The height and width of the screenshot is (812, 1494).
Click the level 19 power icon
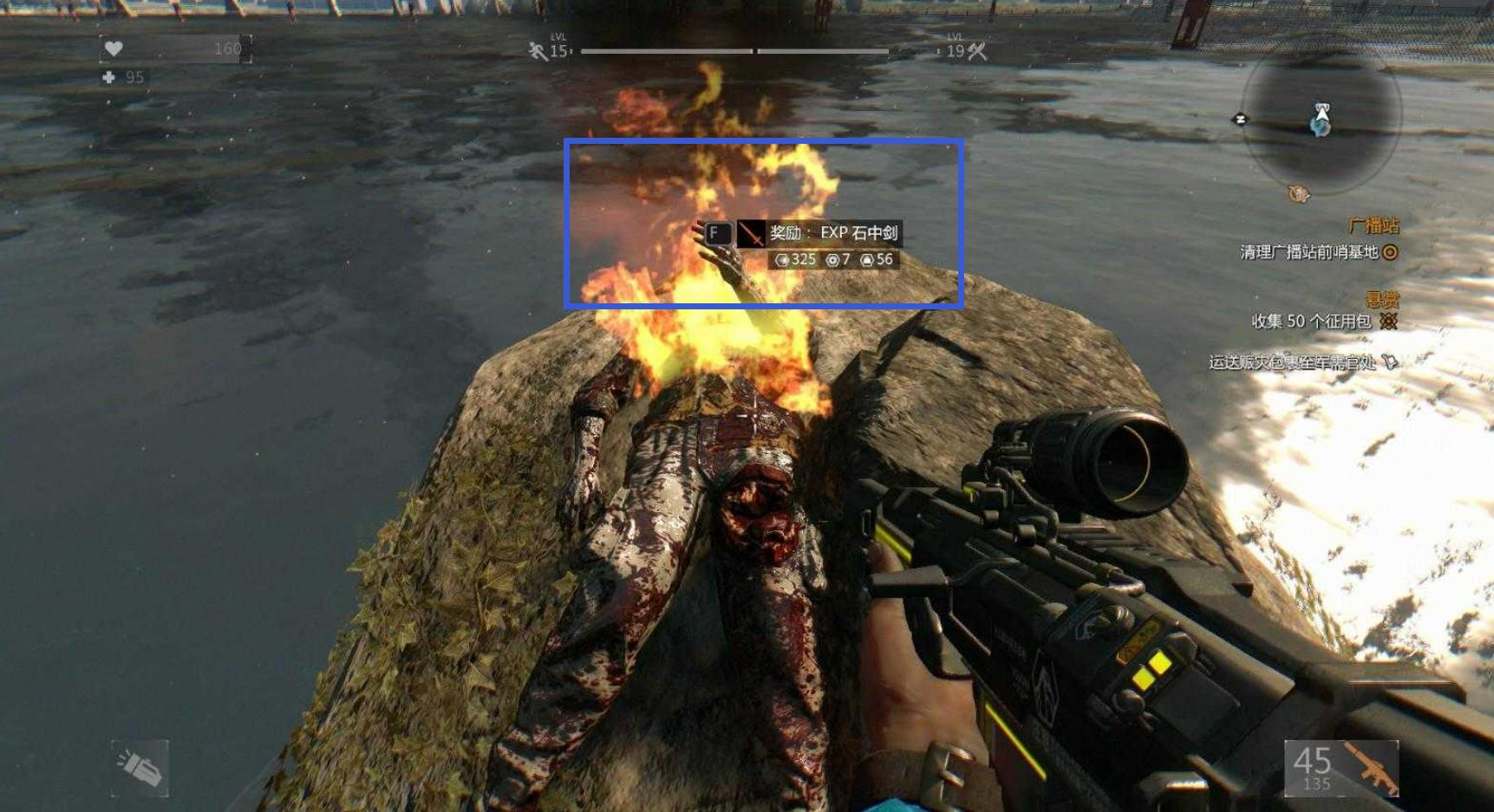(x=978, y=52)
